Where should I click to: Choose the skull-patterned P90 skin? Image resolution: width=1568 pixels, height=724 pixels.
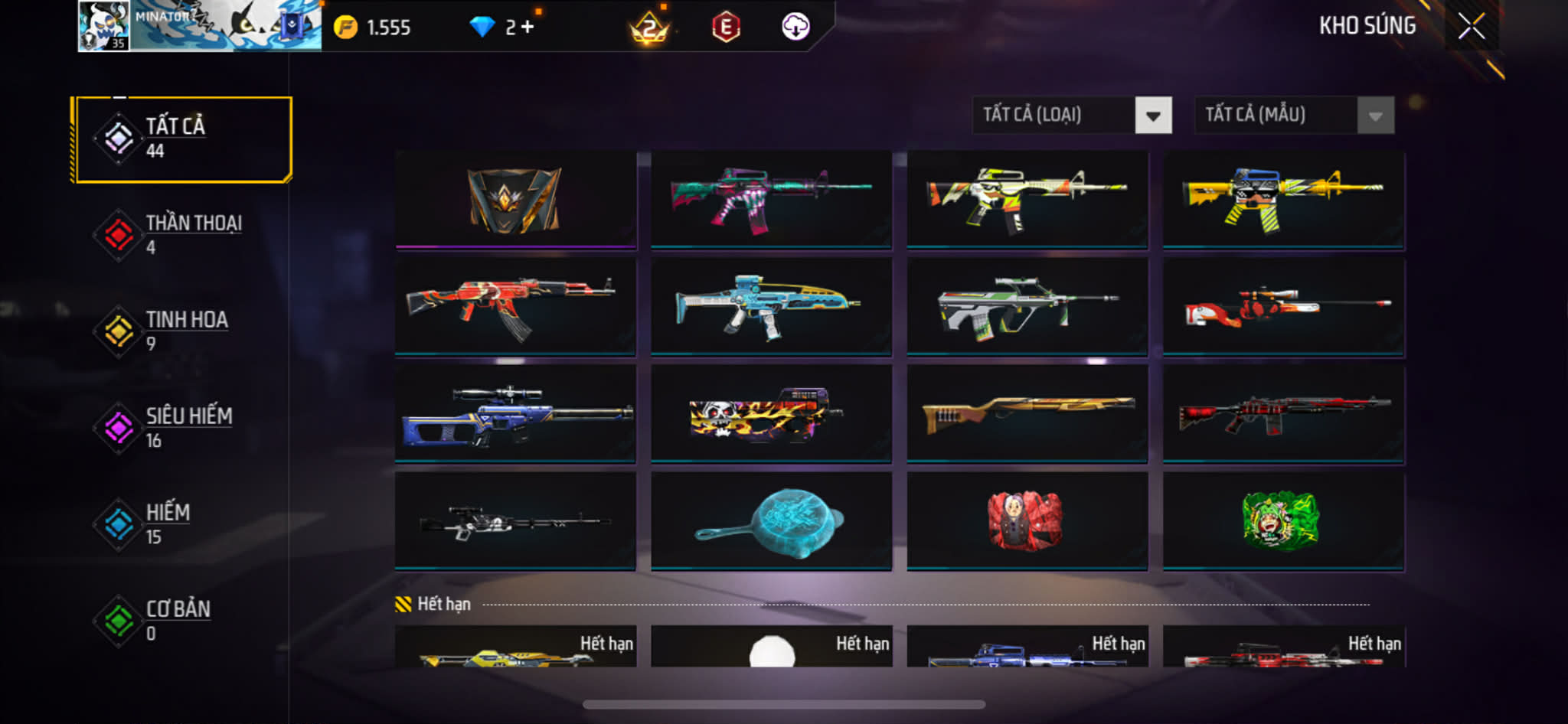tap(771, 413)
